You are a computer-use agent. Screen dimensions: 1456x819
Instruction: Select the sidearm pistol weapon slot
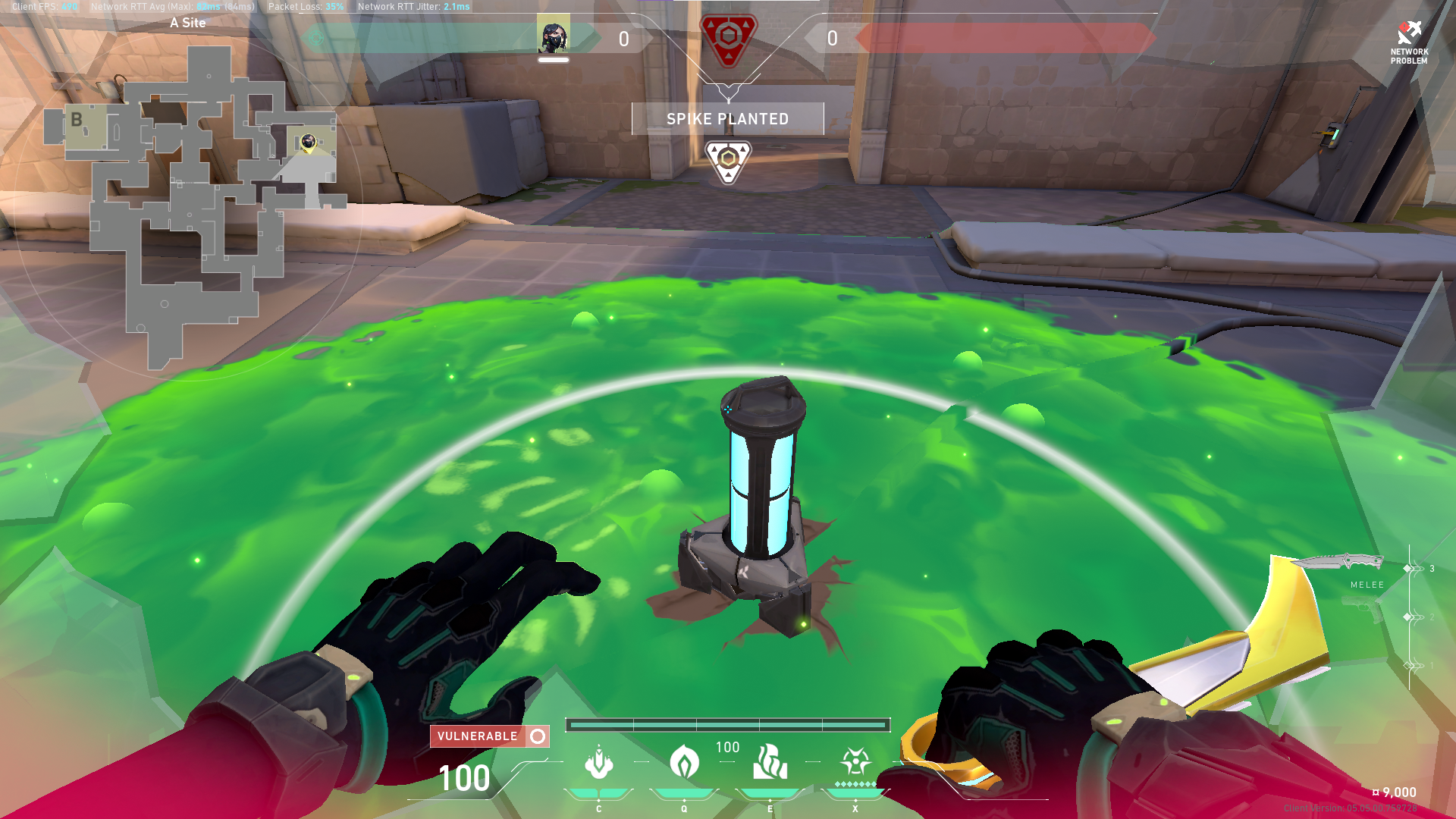point(1361,608)
